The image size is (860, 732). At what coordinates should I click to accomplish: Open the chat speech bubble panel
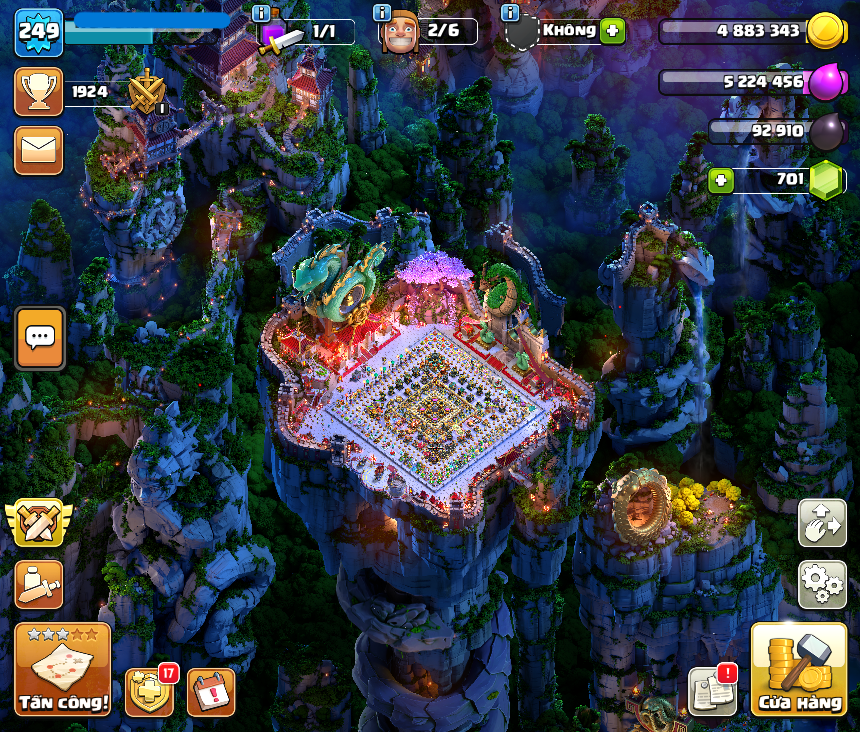pos(40,338)
